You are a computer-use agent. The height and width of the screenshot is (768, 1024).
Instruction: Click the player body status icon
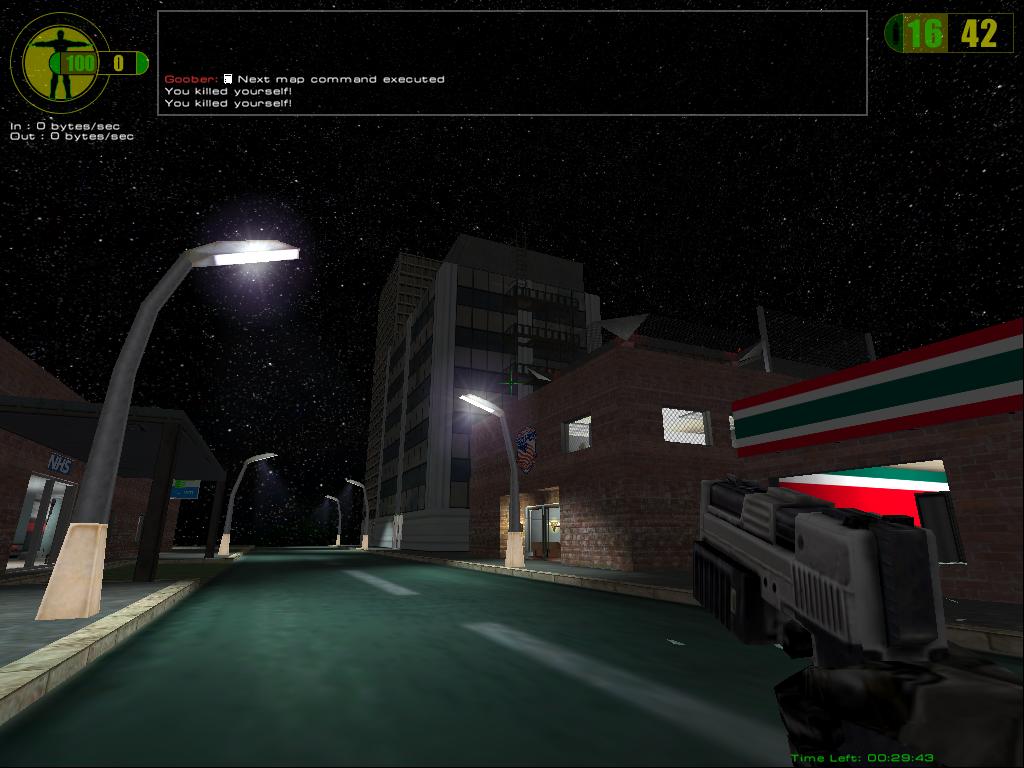(x=56, y=62)
